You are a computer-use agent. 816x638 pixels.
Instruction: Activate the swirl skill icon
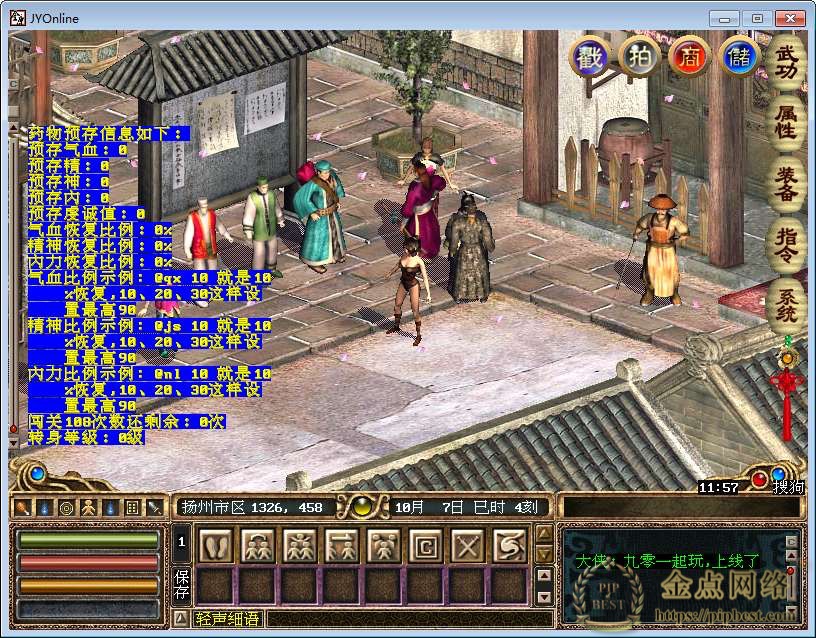coord(509,546)
